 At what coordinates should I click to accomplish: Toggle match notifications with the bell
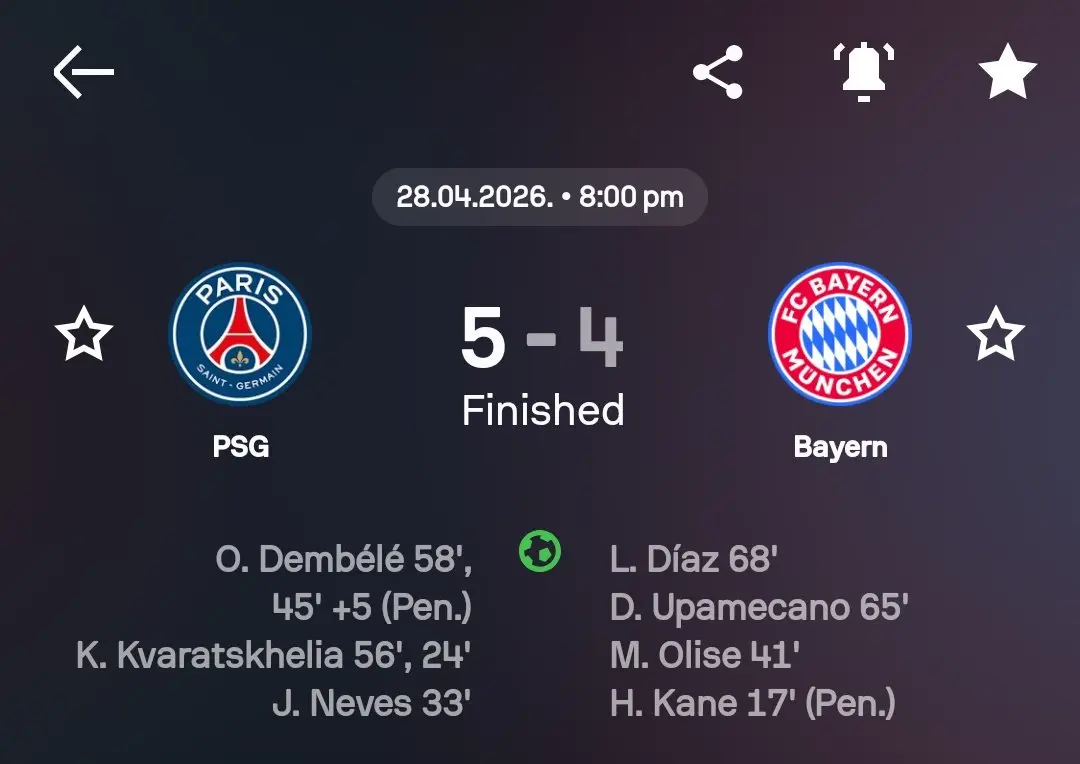[863, 72]
